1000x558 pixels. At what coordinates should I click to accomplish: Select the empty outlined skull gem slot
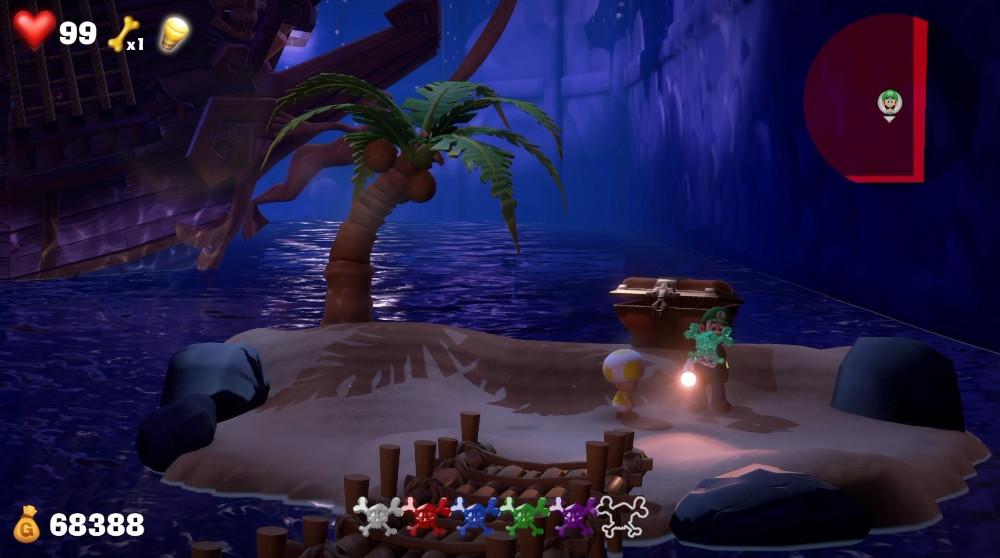coord(622,515)
